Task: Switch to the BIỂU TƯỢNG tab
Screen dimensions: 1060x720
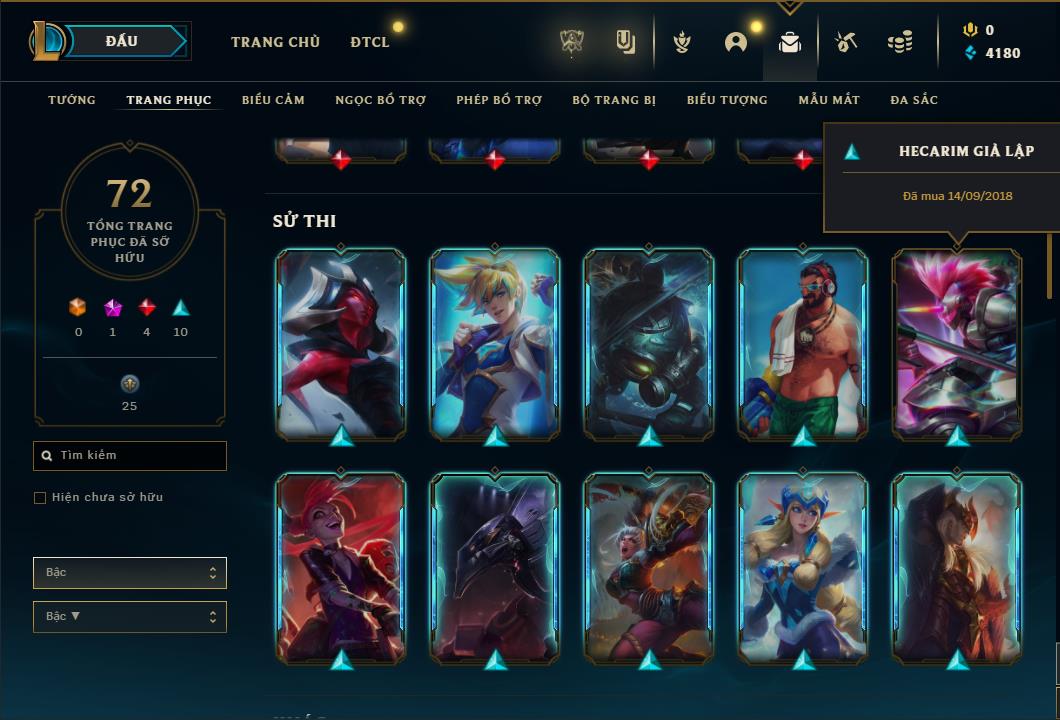Action: 727,100
